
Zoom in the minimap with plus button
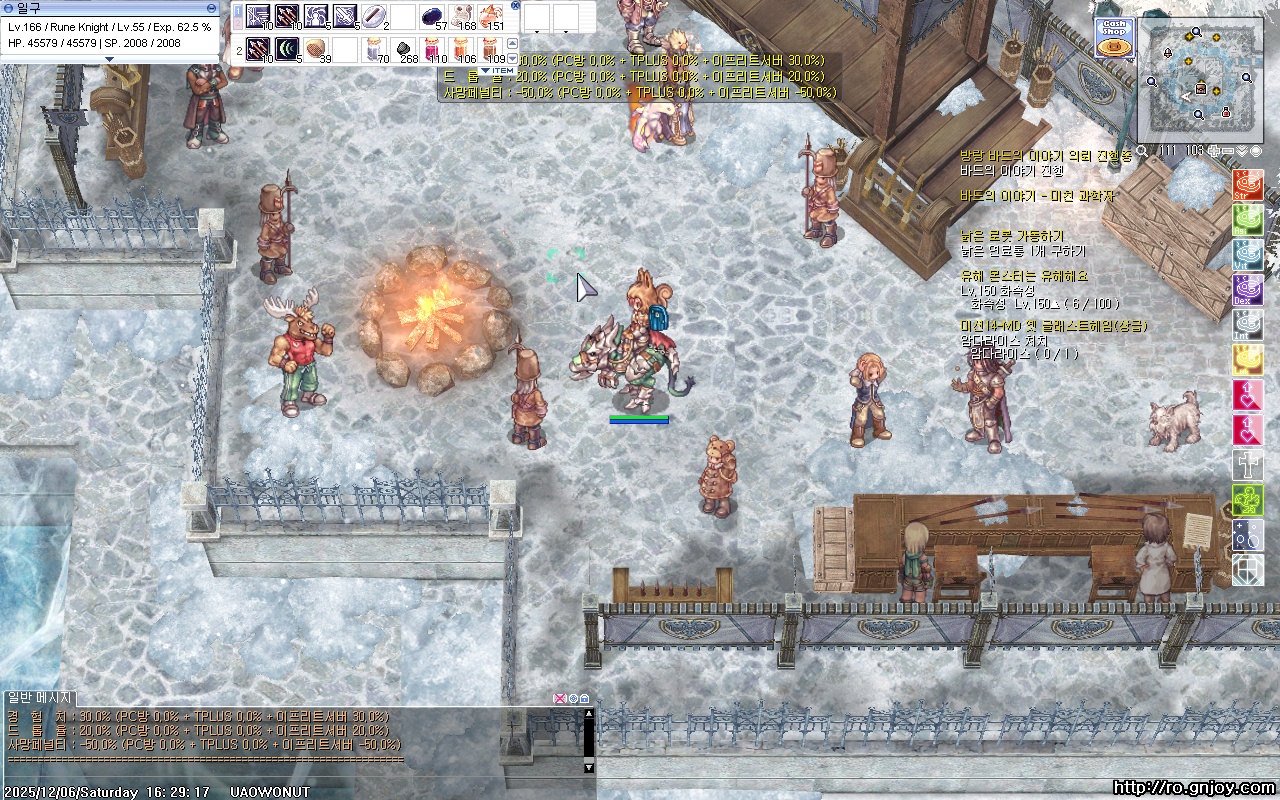click(x=1214, y=151)
